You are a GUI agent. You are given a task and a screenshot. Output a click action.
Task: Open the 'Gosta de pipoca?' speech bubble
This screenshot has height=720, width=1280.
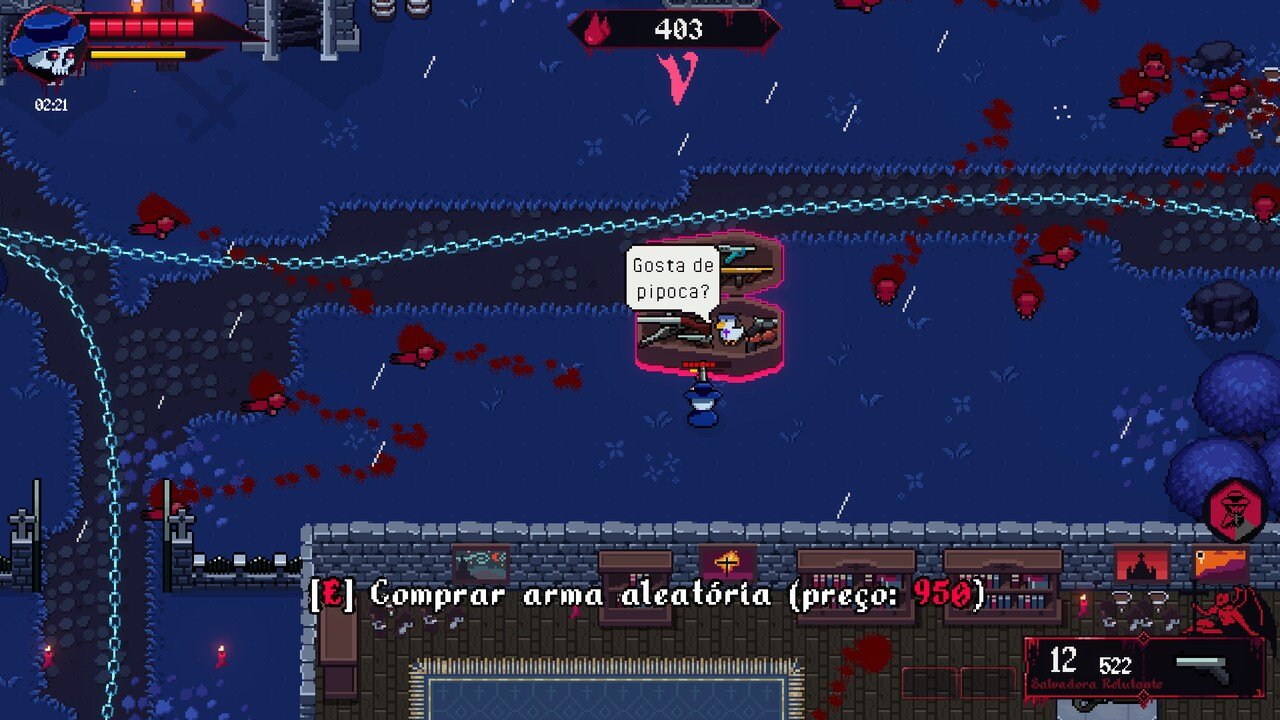[x=674, y=277]
